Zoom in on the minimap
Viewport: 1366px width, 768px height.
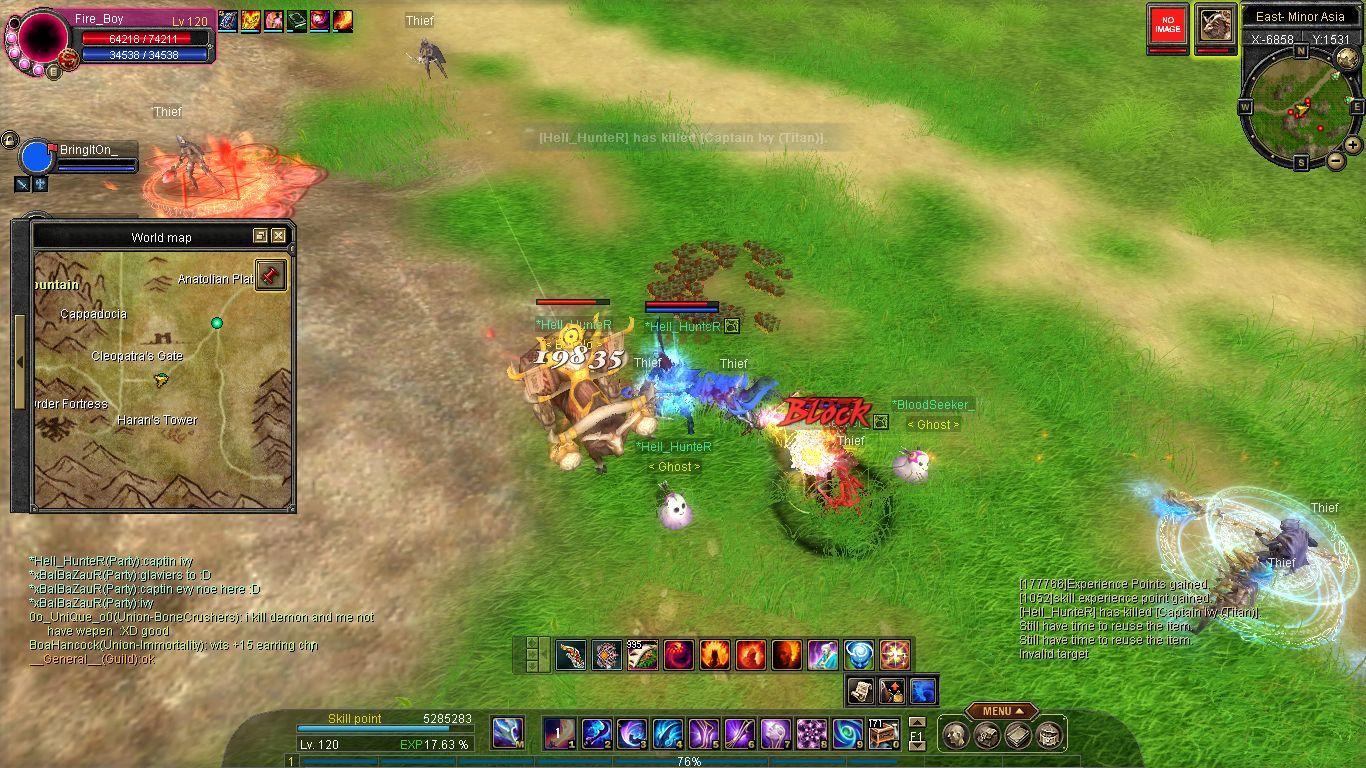1352,144
